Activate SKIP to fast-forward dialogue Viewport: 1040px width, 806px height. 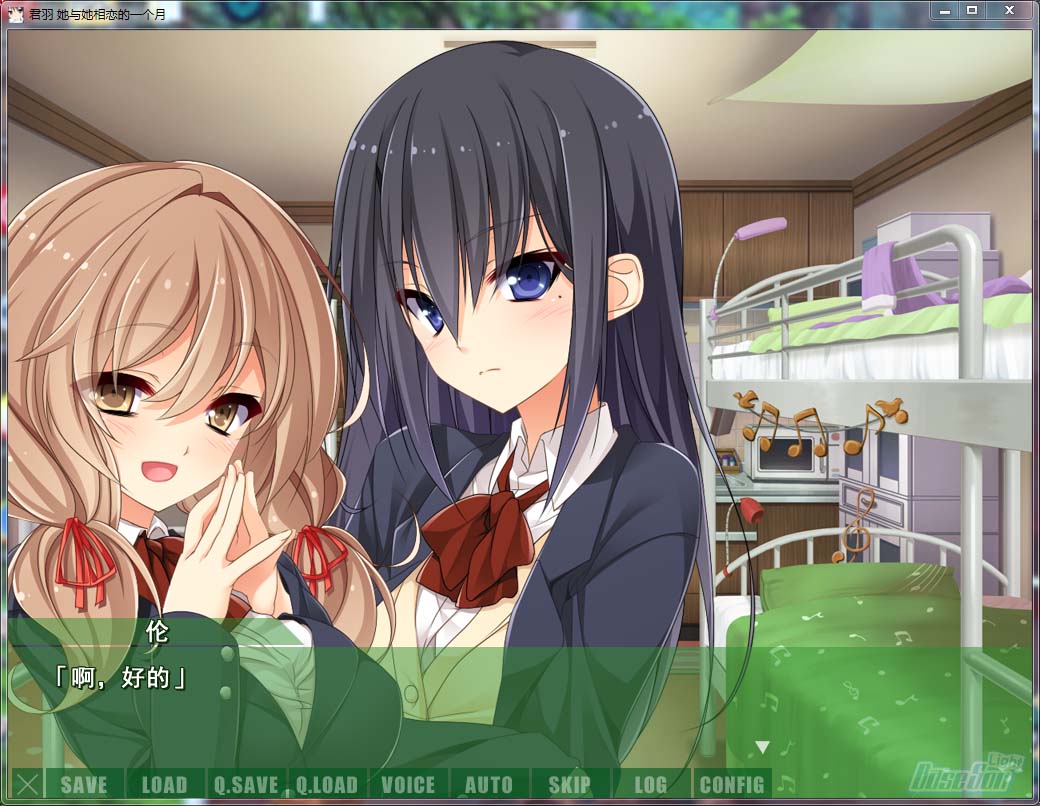coord(570,784)
